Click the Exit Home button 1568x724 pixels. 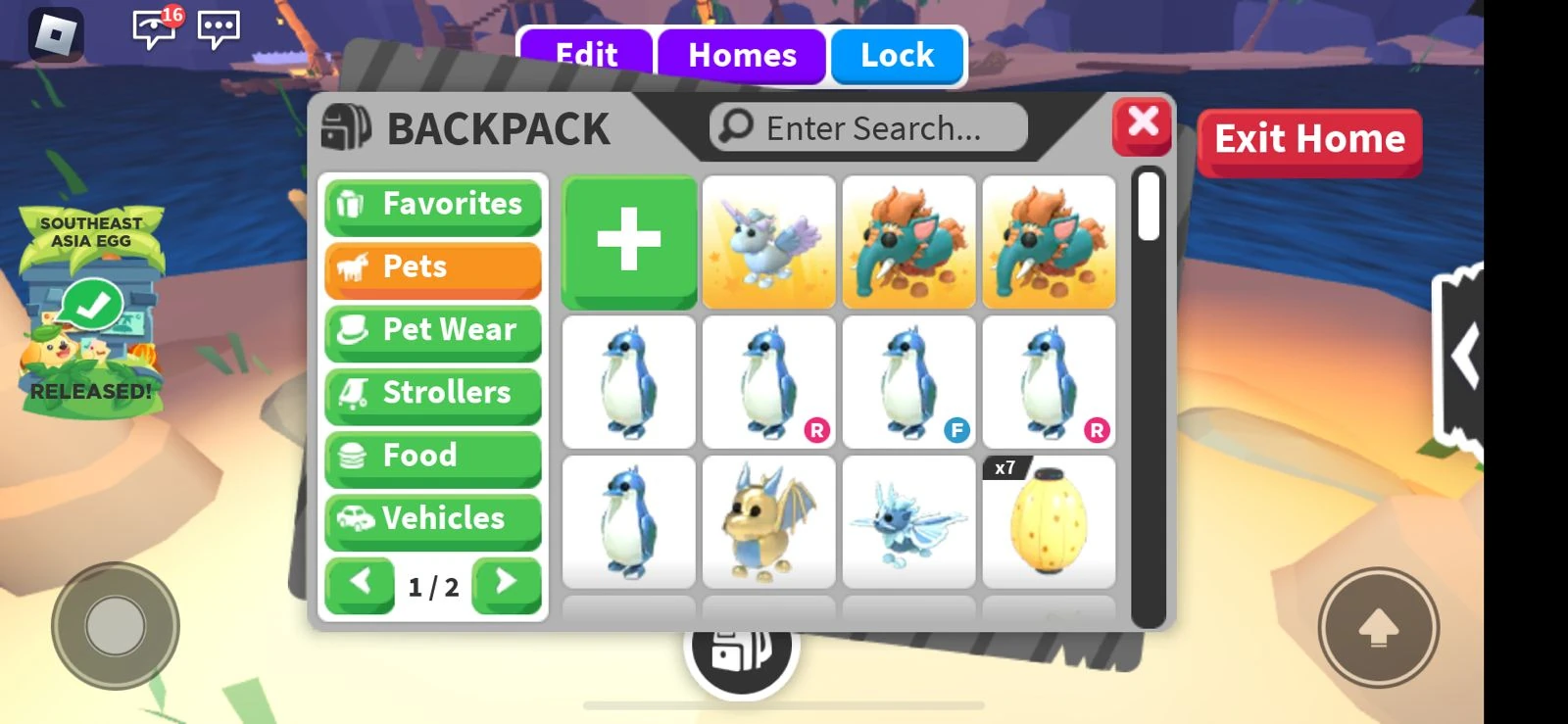point(1309,140)
